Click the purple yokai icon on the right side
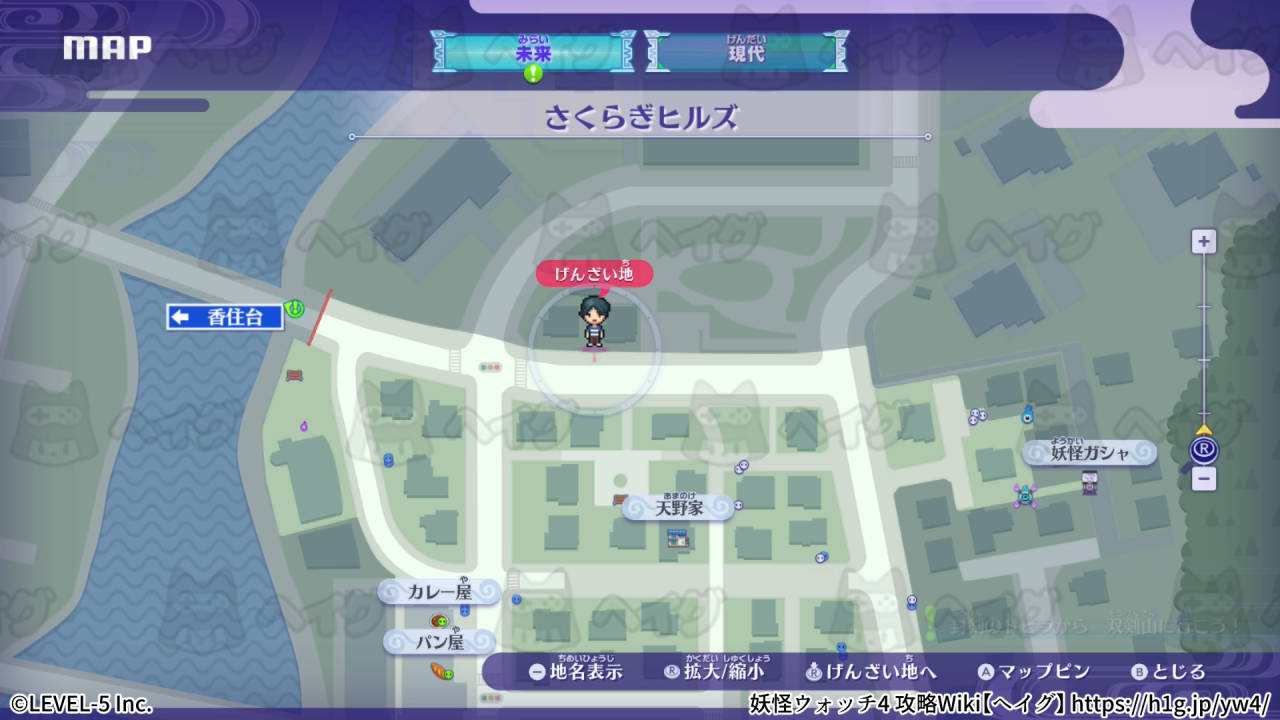This screenshot has width=1280, height=720. coord(1025,496)
